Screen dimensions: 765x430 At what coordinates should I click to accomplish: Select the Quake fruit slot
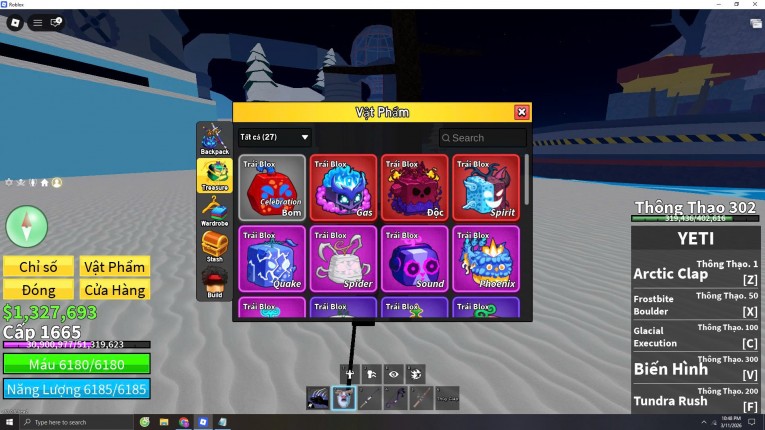tap(272, 259)
